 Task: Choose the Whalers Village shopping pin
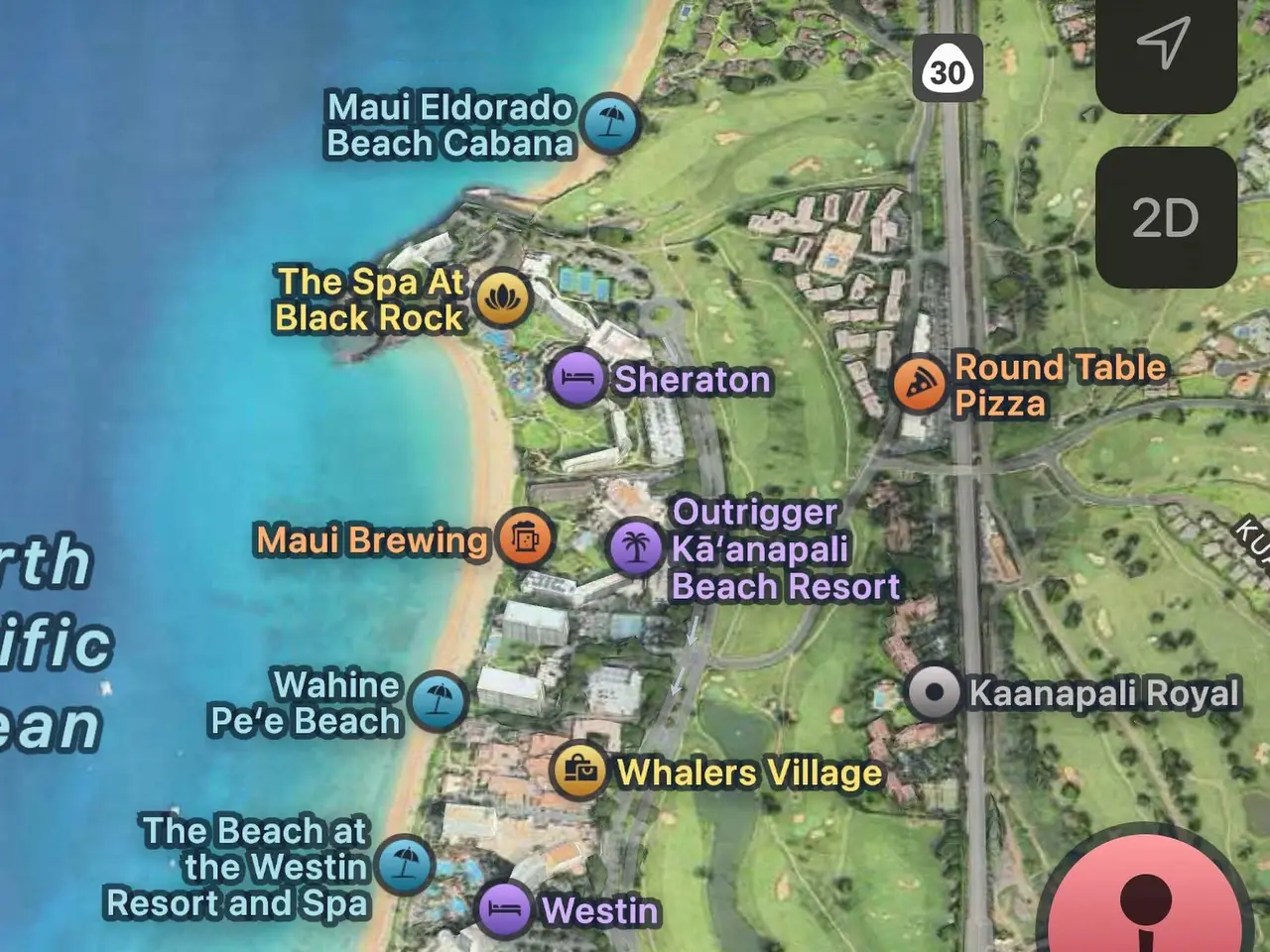(580, 771)
